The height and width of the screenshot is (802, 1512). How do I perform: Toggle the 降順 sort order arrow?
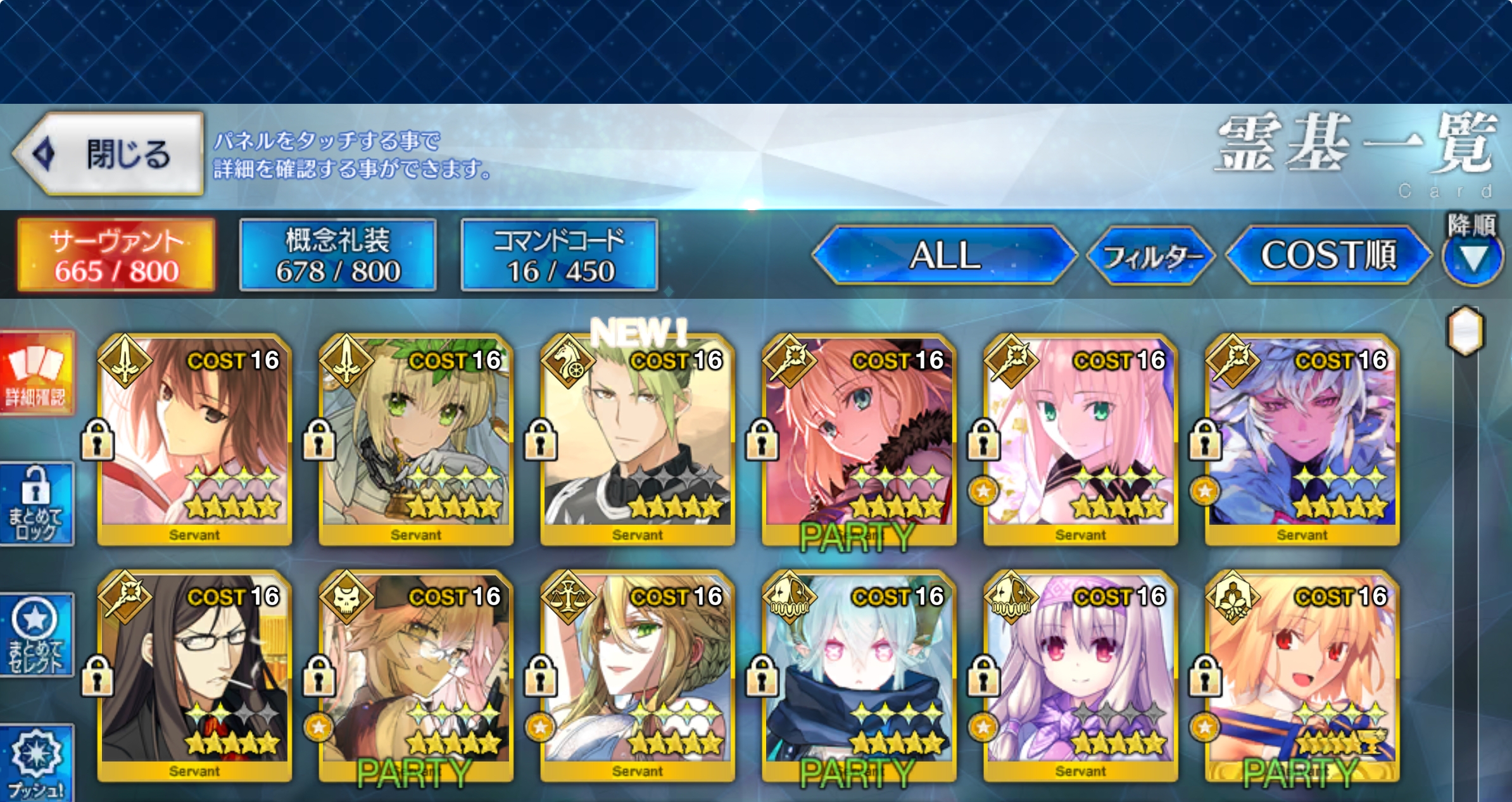[1473, 256]
